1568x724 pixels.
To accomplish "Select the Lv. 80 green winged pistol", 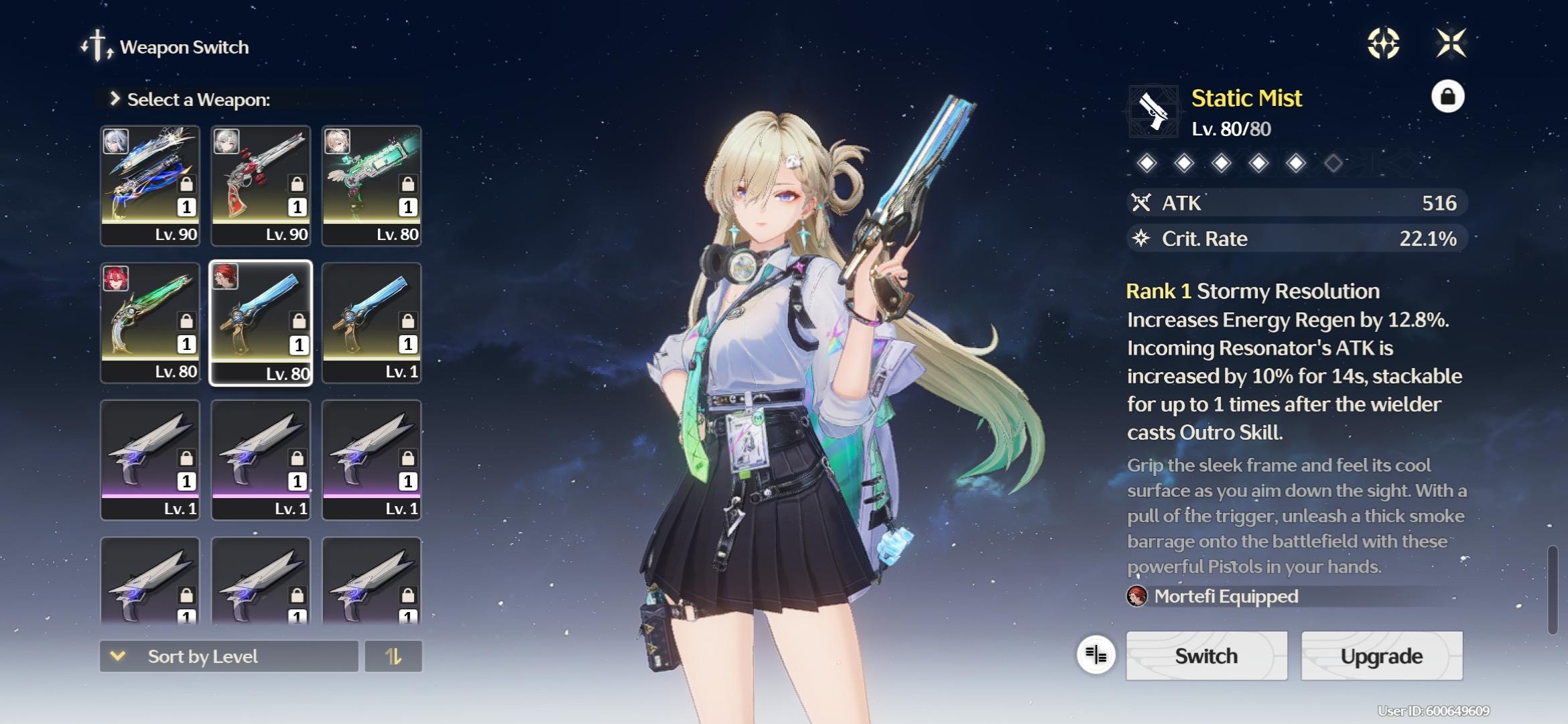I will pyautogui.click(x=371, y=186).
